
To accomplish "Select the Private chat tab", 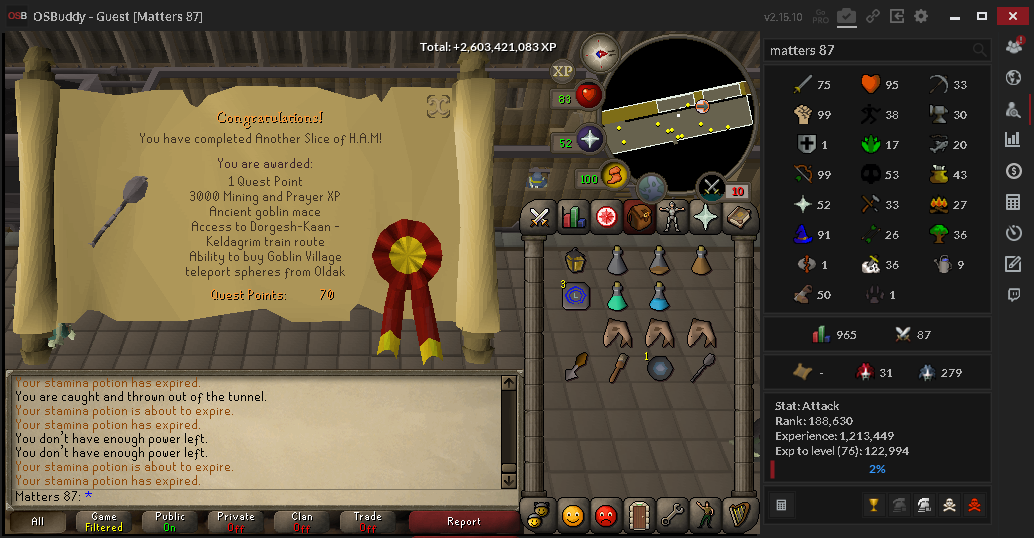I will 236,521.
